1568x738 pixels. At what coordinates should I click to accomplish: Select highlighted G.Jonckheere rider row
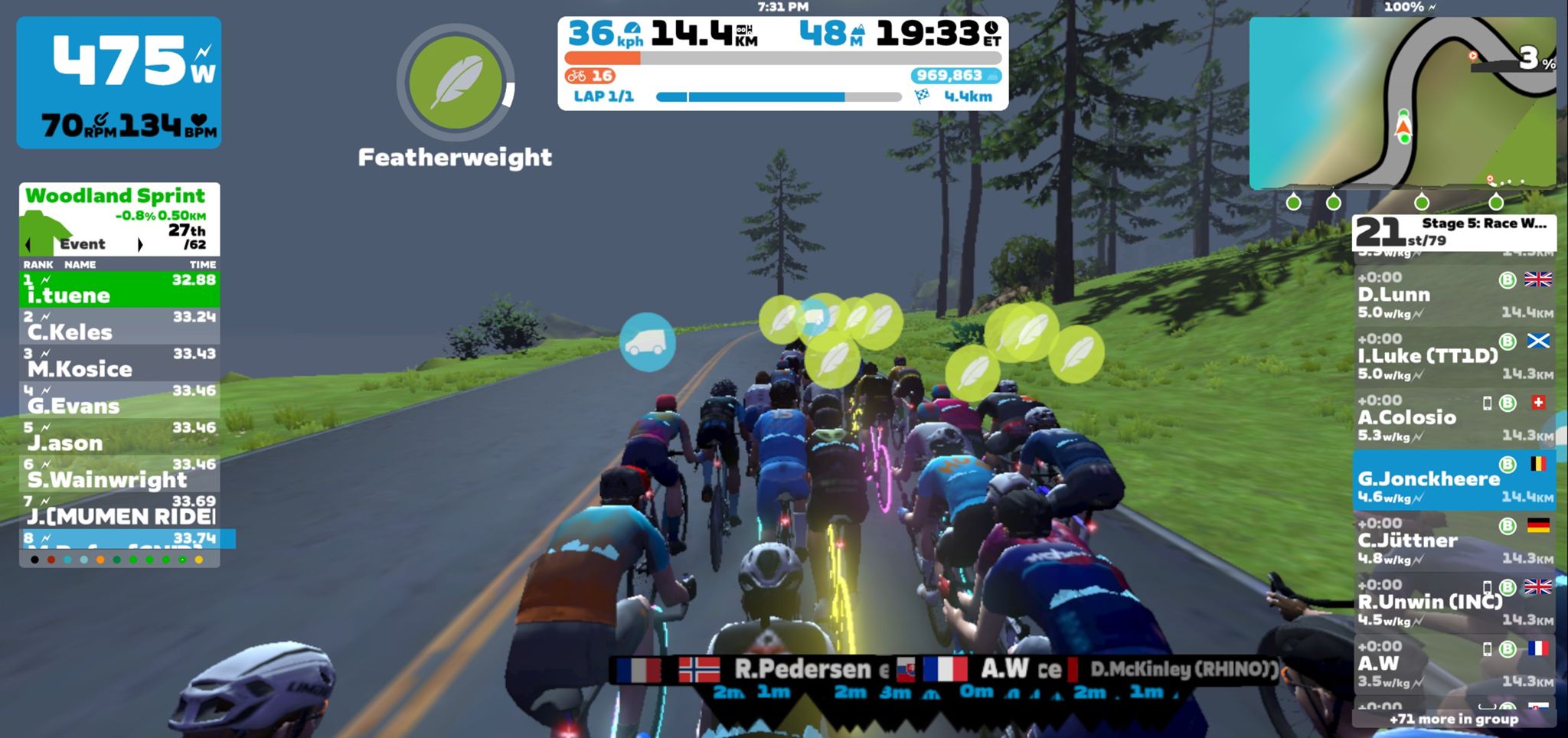coord(1453,479)
